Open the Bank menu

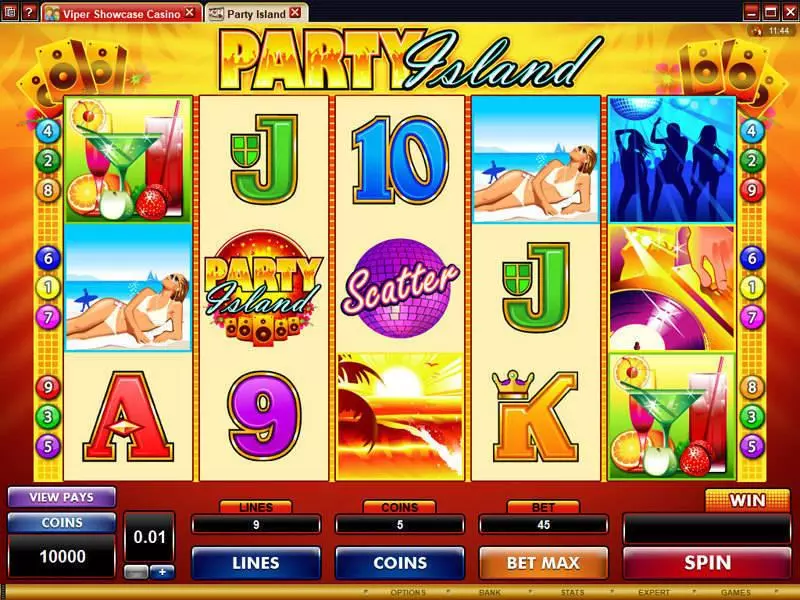coord(489,592)
